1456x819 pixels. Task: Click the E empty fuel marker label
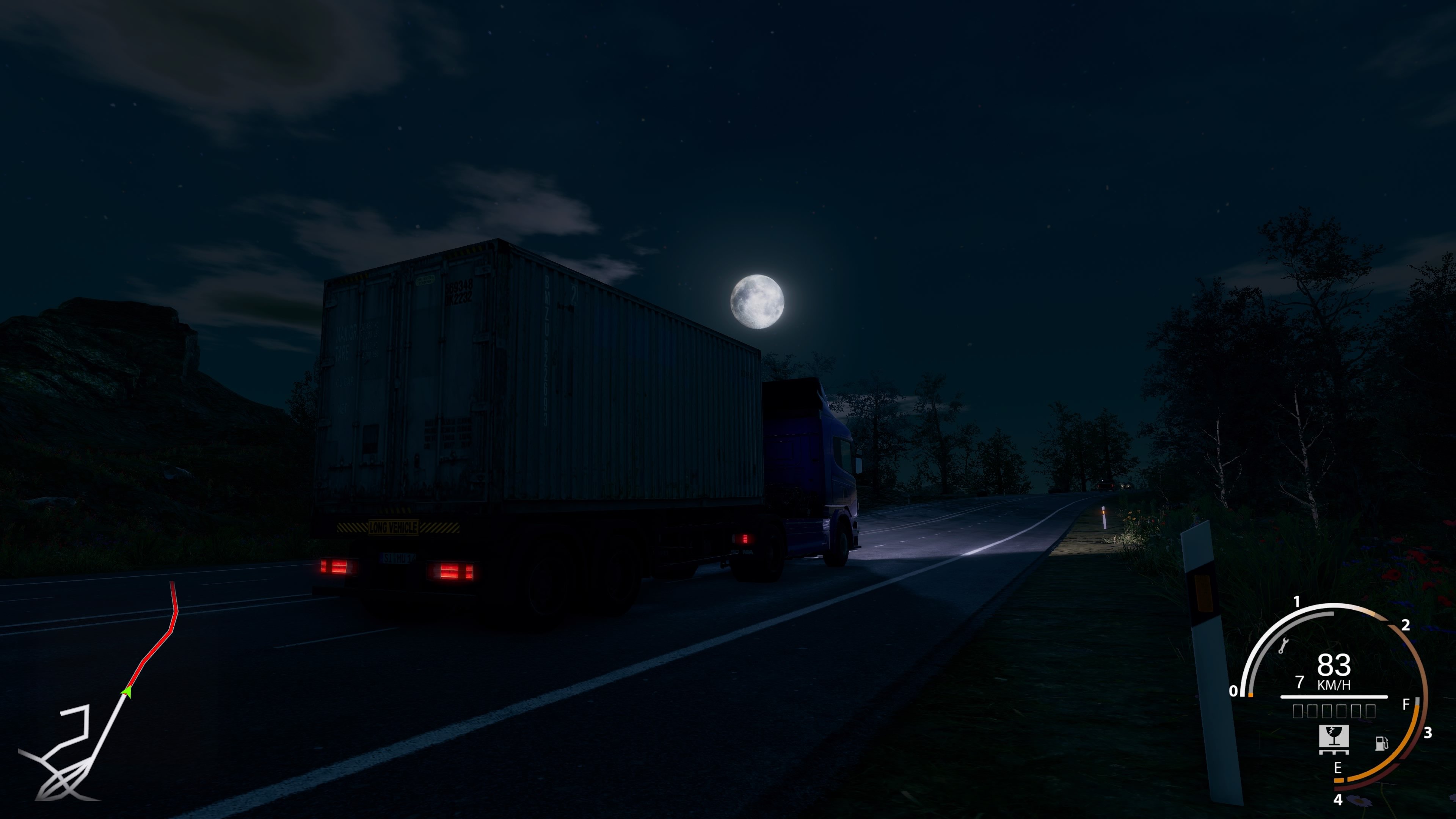1337,767
